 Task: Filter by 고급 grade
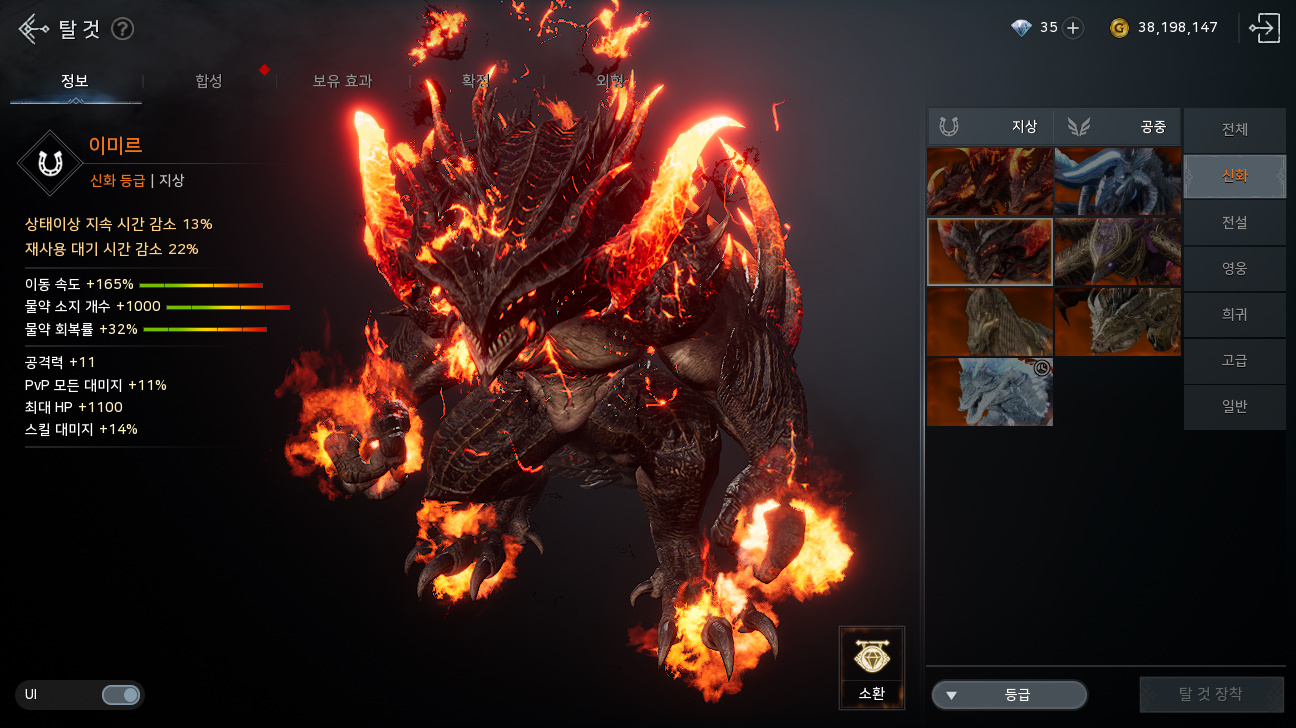(1234, 360)
